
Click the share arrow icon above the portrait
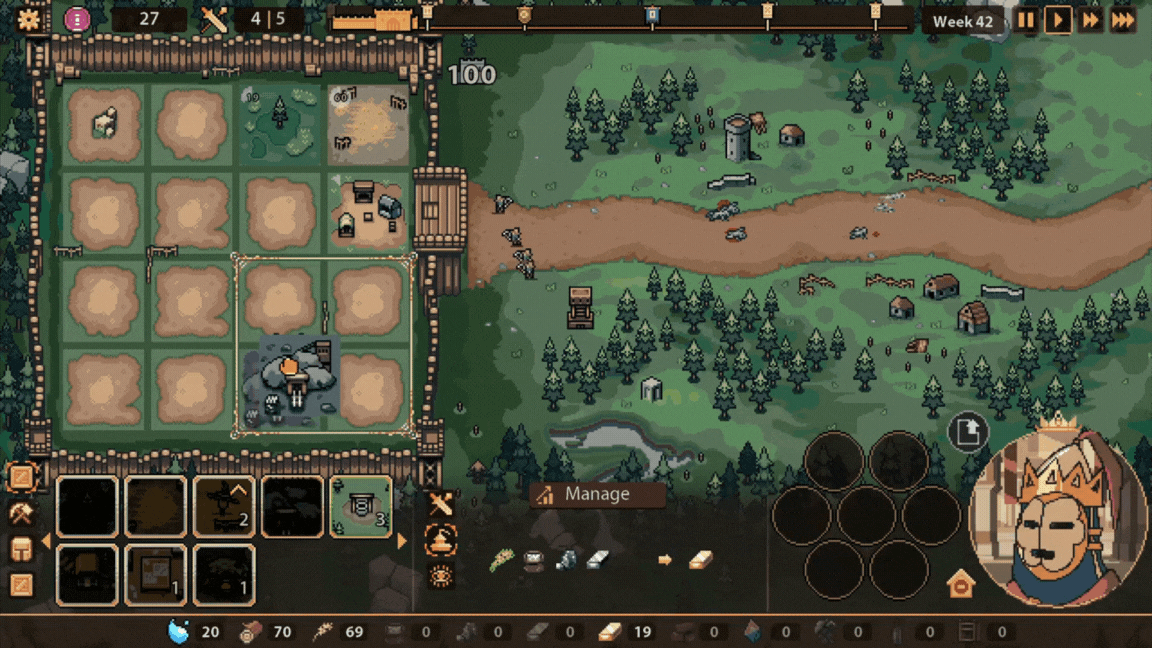coord(967,432)
